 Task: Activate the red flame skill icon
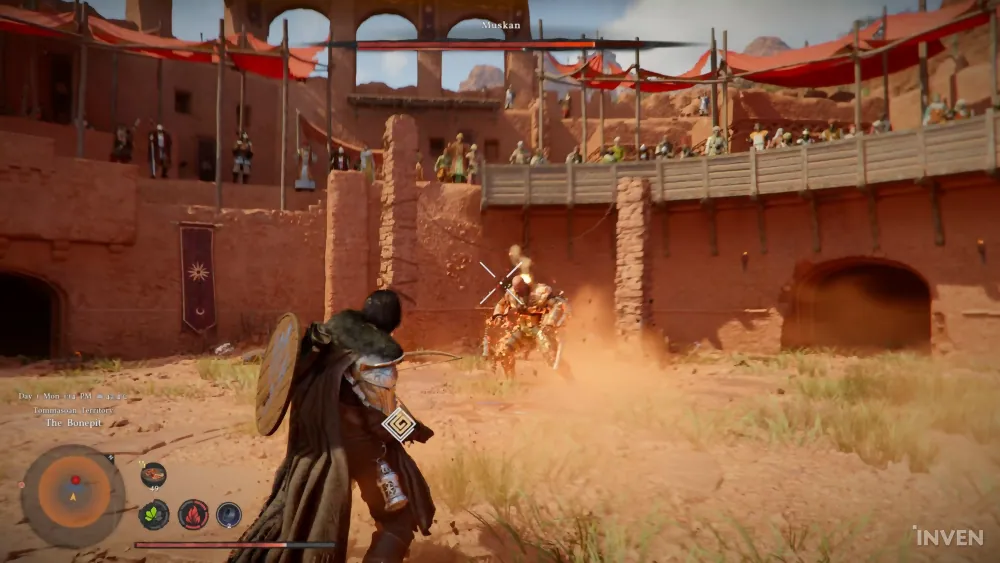pos(192,515)
